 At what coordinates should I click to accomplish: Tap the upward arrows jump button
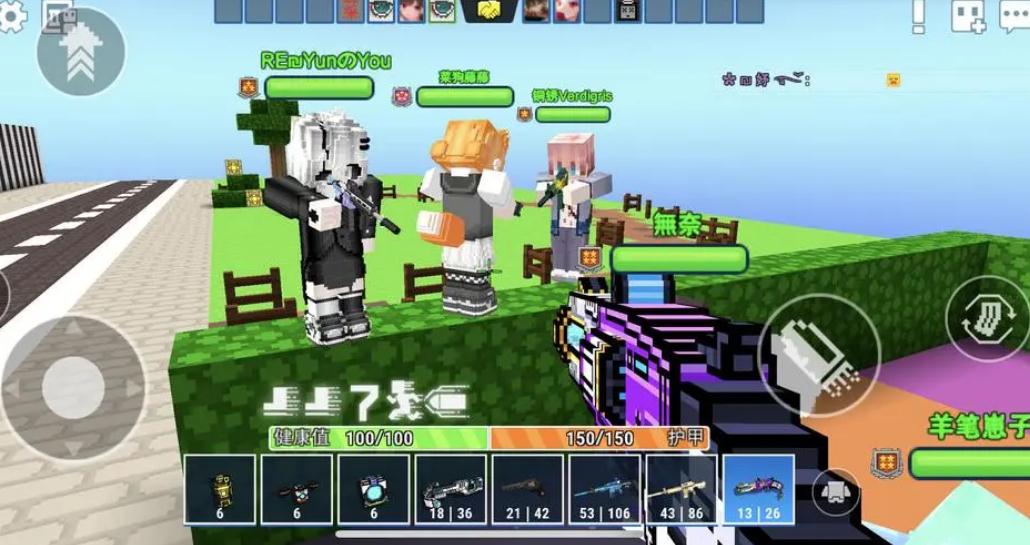[80, 52]
